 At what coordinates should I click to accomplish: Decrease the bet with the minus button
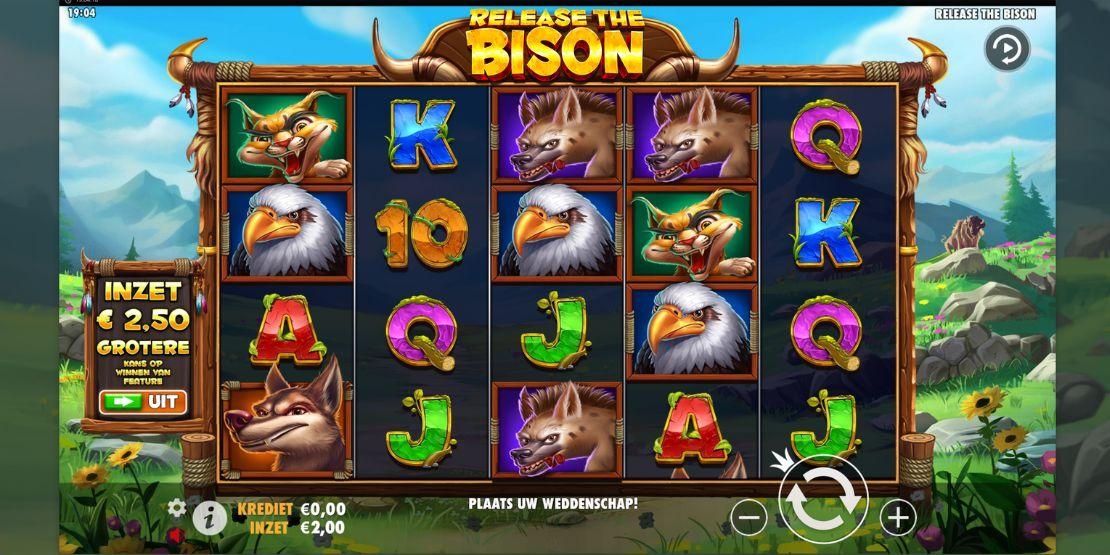749,517
